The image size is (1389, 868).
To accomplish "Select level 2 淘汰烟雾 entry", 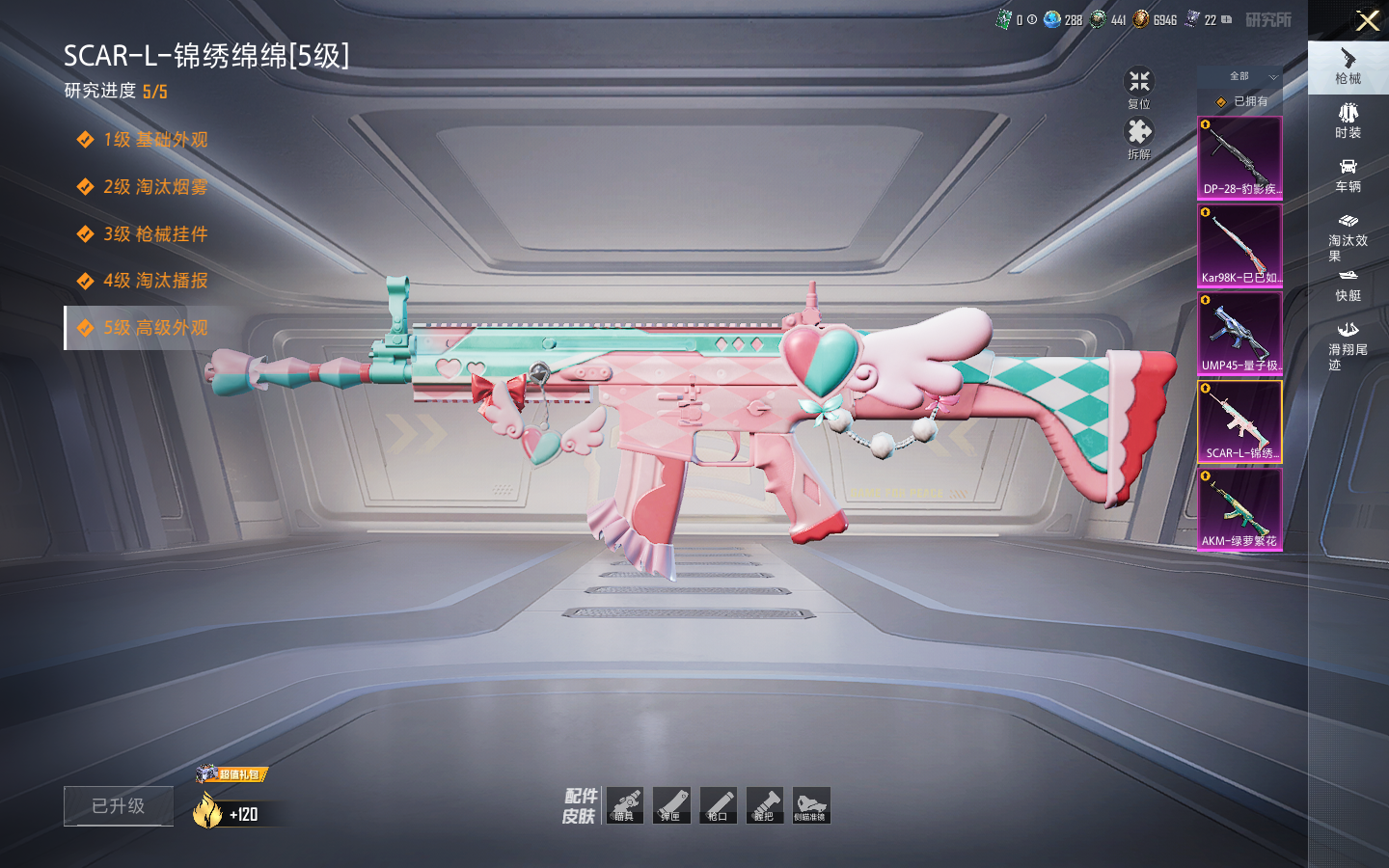I will (154, 187).
